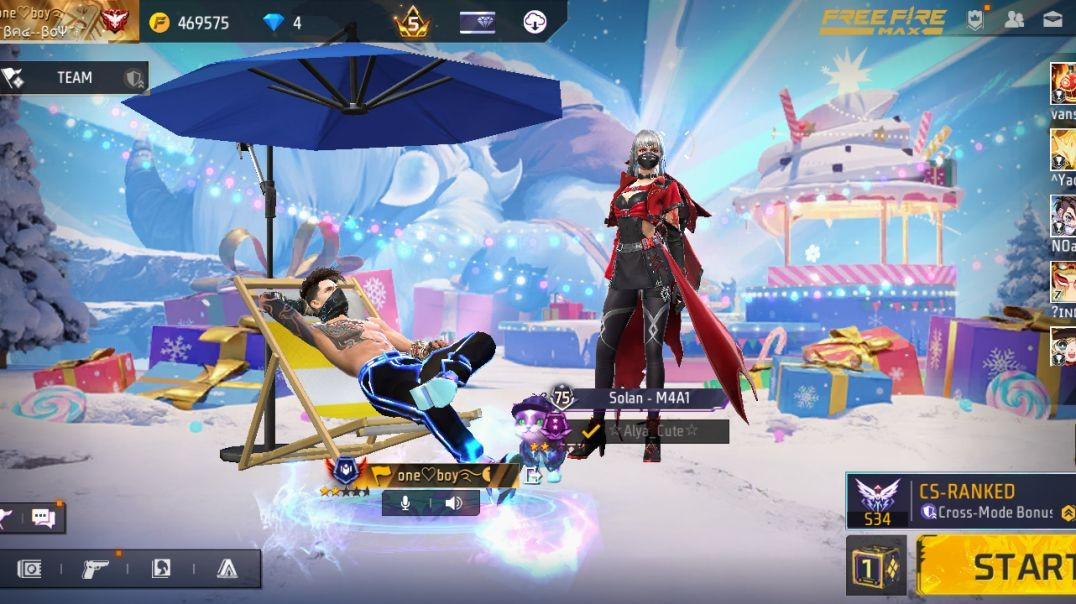1076x604 pixels.
Task: Open the mail envelope icon
Action: point(1052,19)
